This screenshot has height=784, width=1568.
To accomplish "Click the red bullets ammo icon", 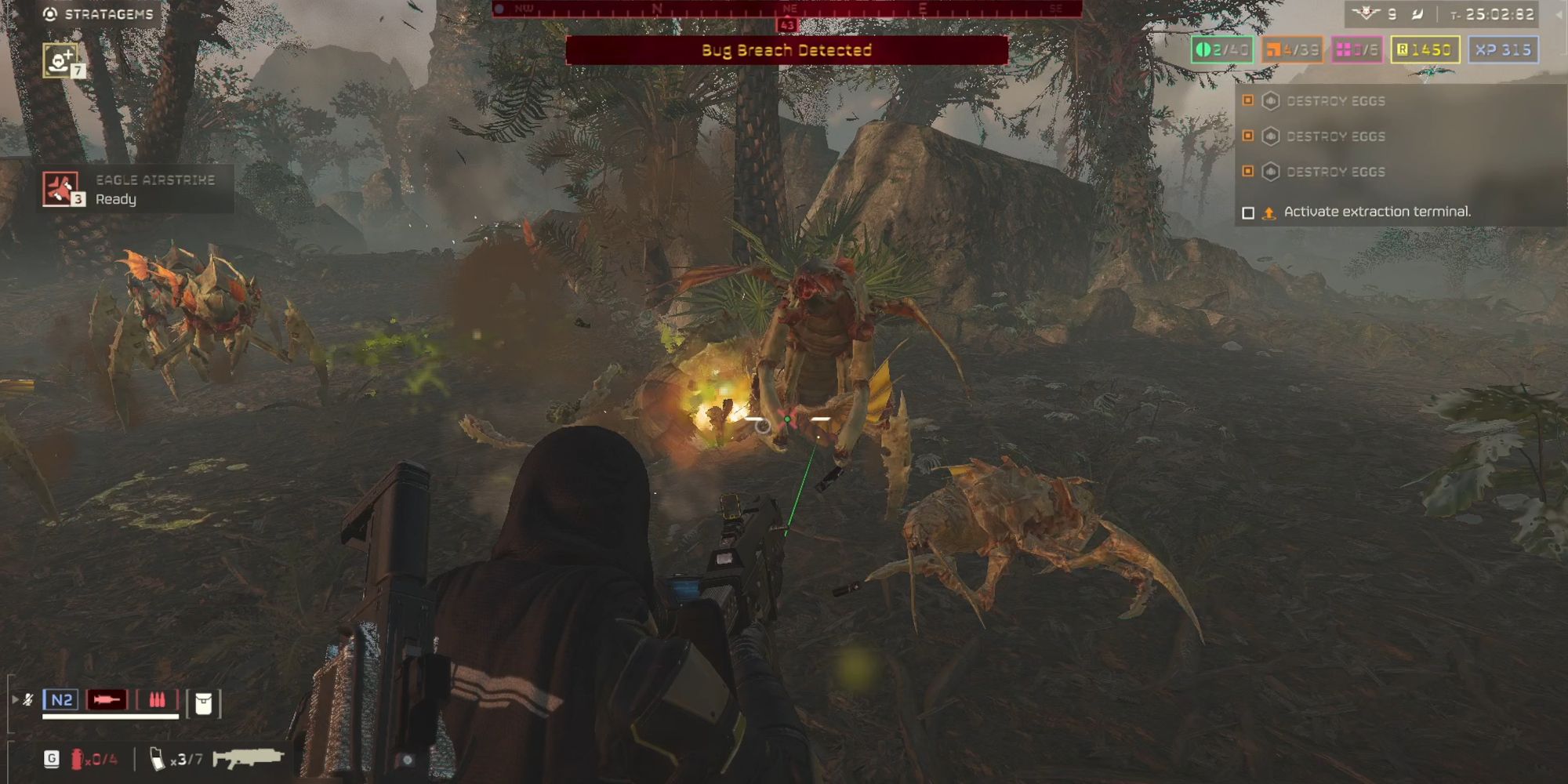I will pyautogui.click(x=157, y=699).
